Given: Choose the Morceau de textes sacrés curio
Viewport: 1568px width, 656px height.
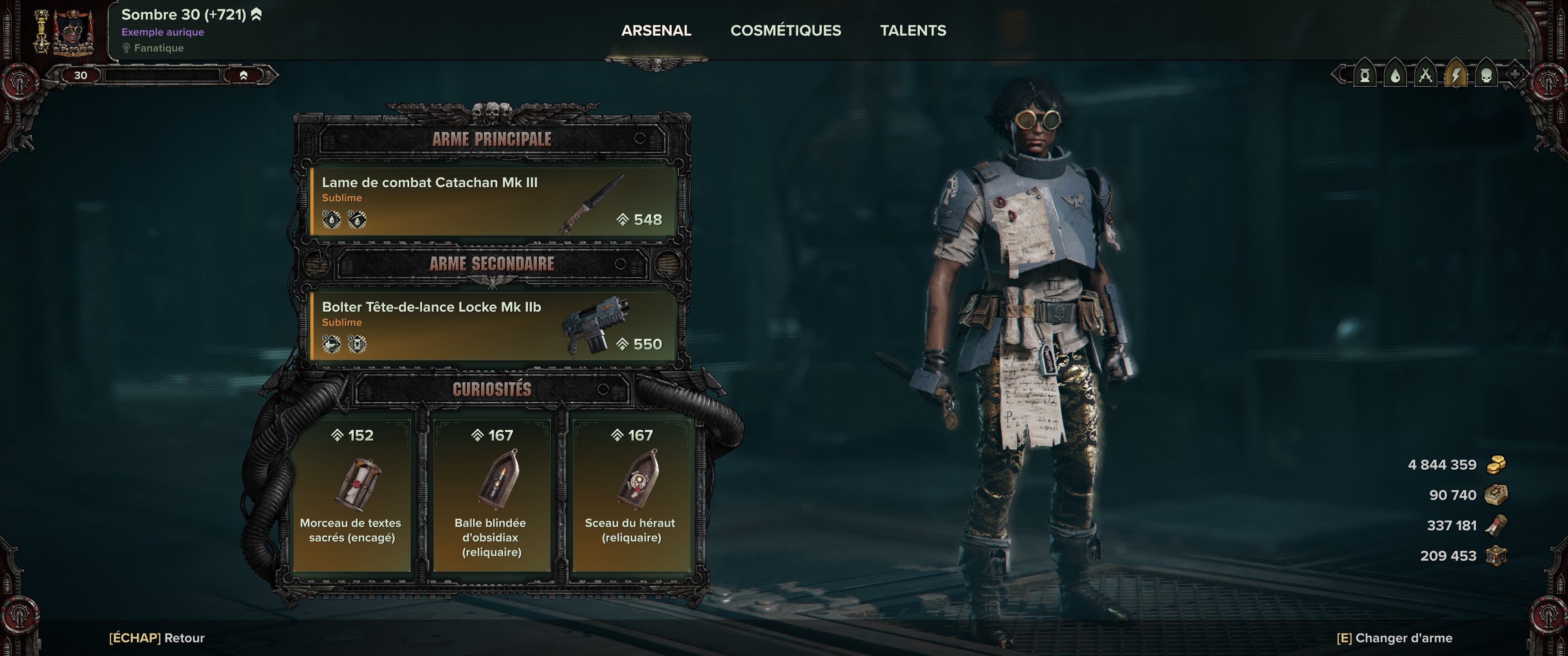Looking at the screenshot, I should (352, 495).
